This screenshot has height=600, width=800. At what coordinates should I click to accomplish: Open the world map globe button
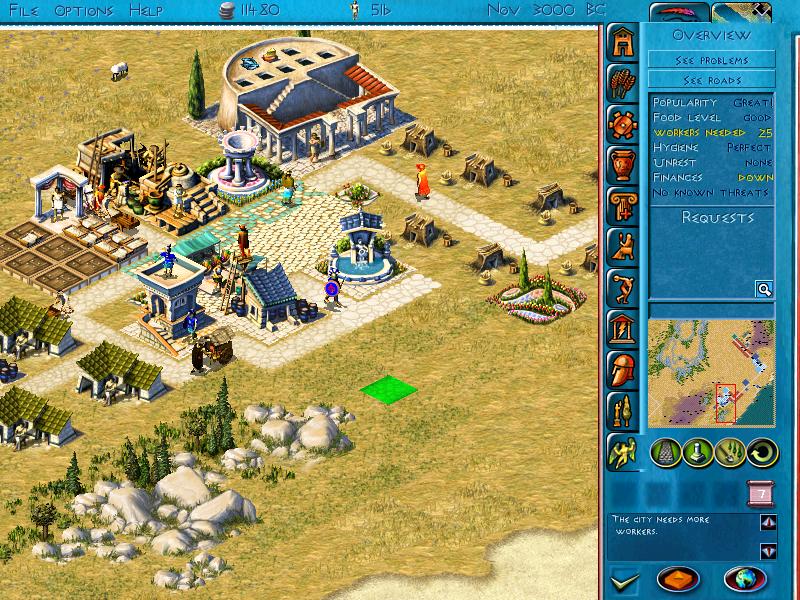pos(744,579)
